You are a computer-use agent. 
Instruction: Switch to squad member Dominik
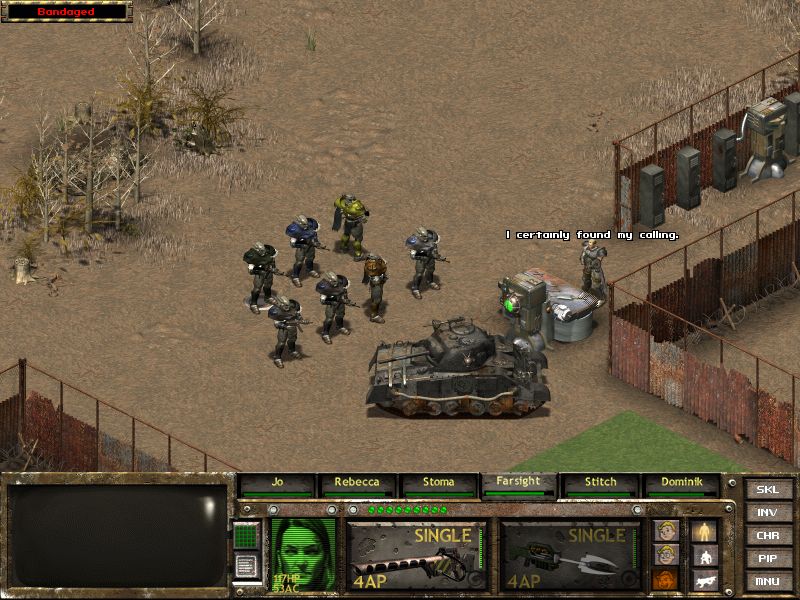pos(682,484)
